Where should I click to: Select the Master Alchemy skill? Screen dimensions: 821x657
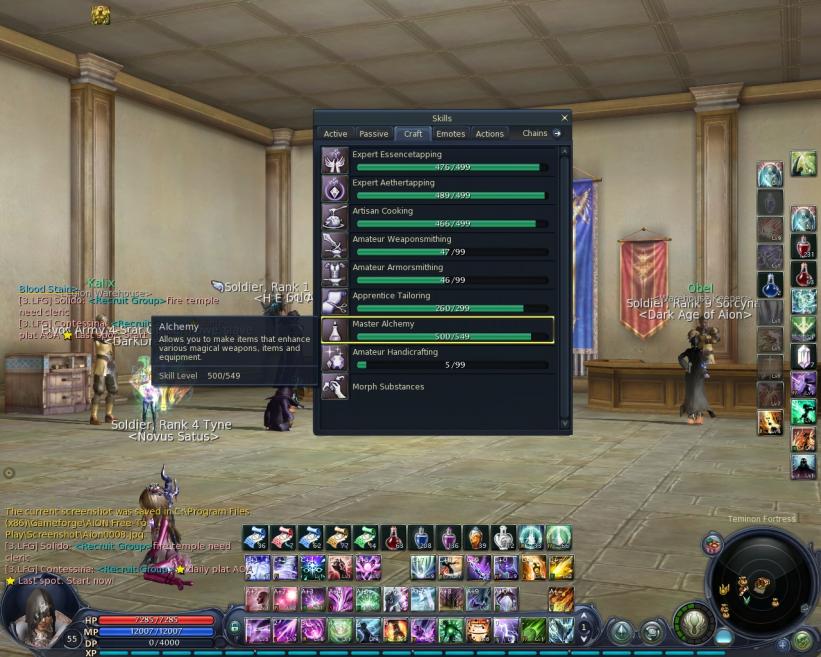(437, 329)
